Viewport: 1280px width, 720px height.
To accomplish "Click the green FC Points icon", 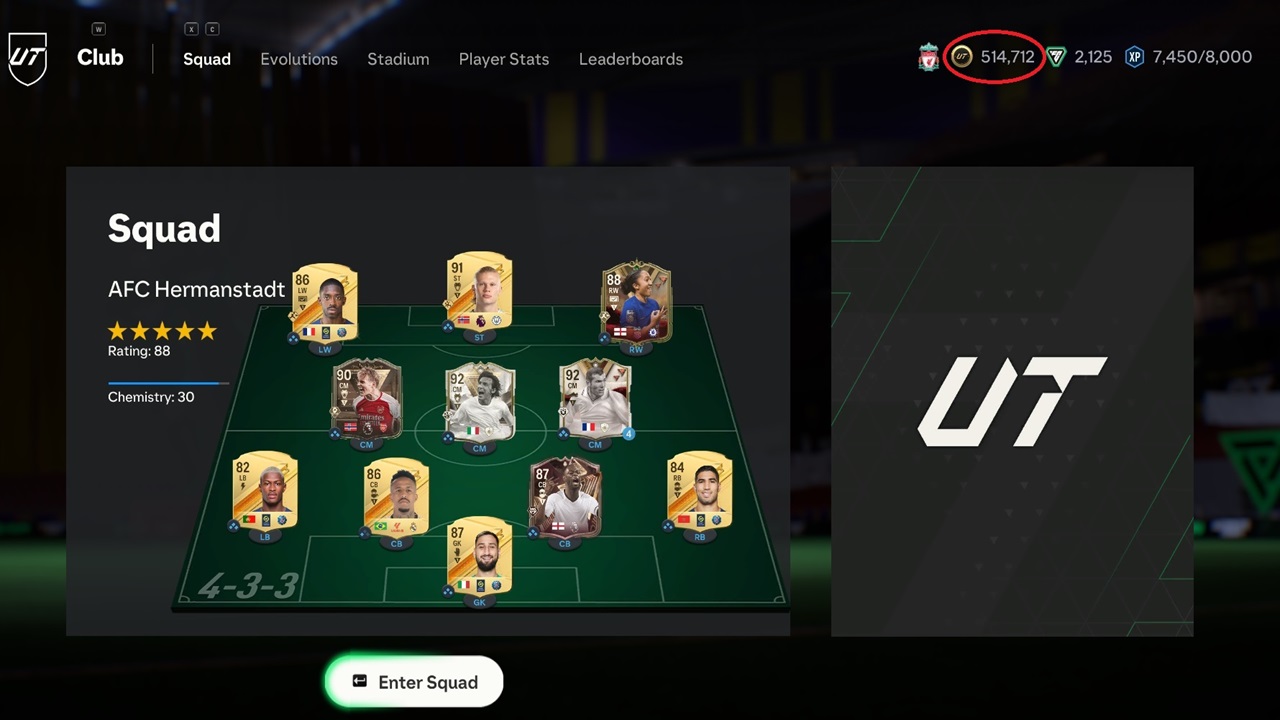I will click(1056, 57).
